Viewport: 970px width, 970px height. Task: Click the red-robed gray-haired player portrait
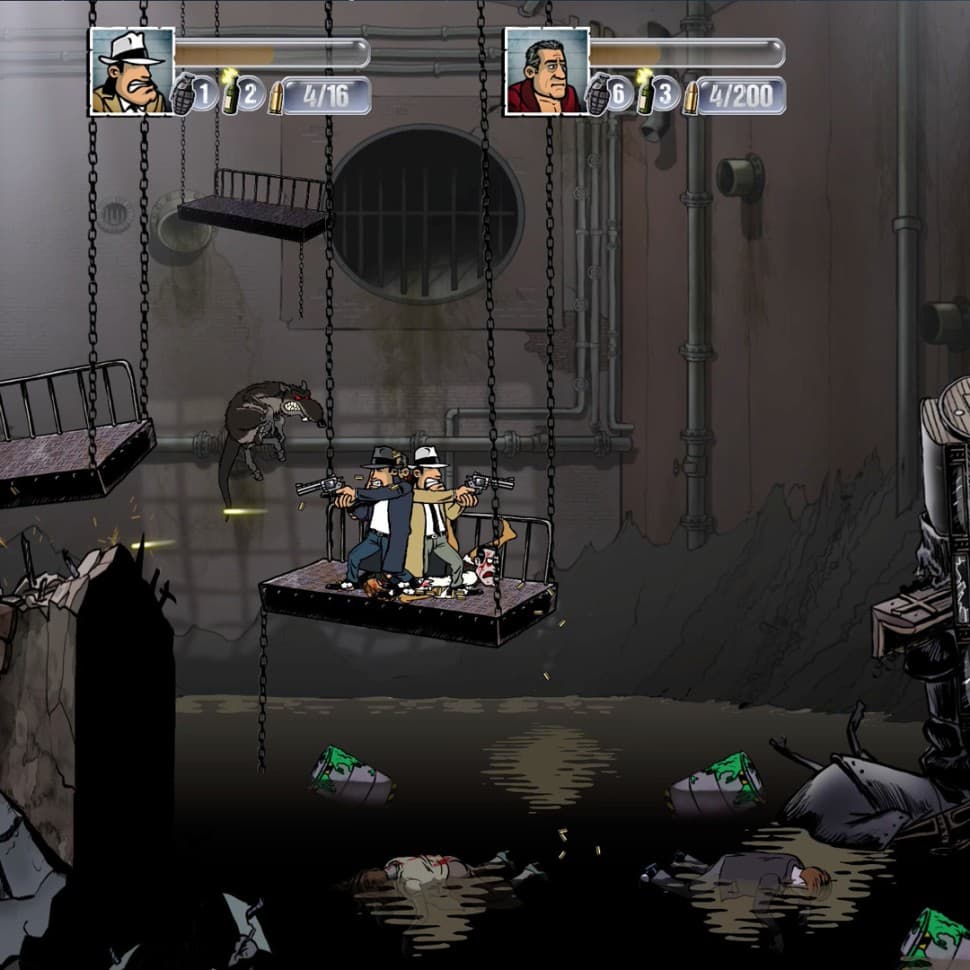(546, 71)
